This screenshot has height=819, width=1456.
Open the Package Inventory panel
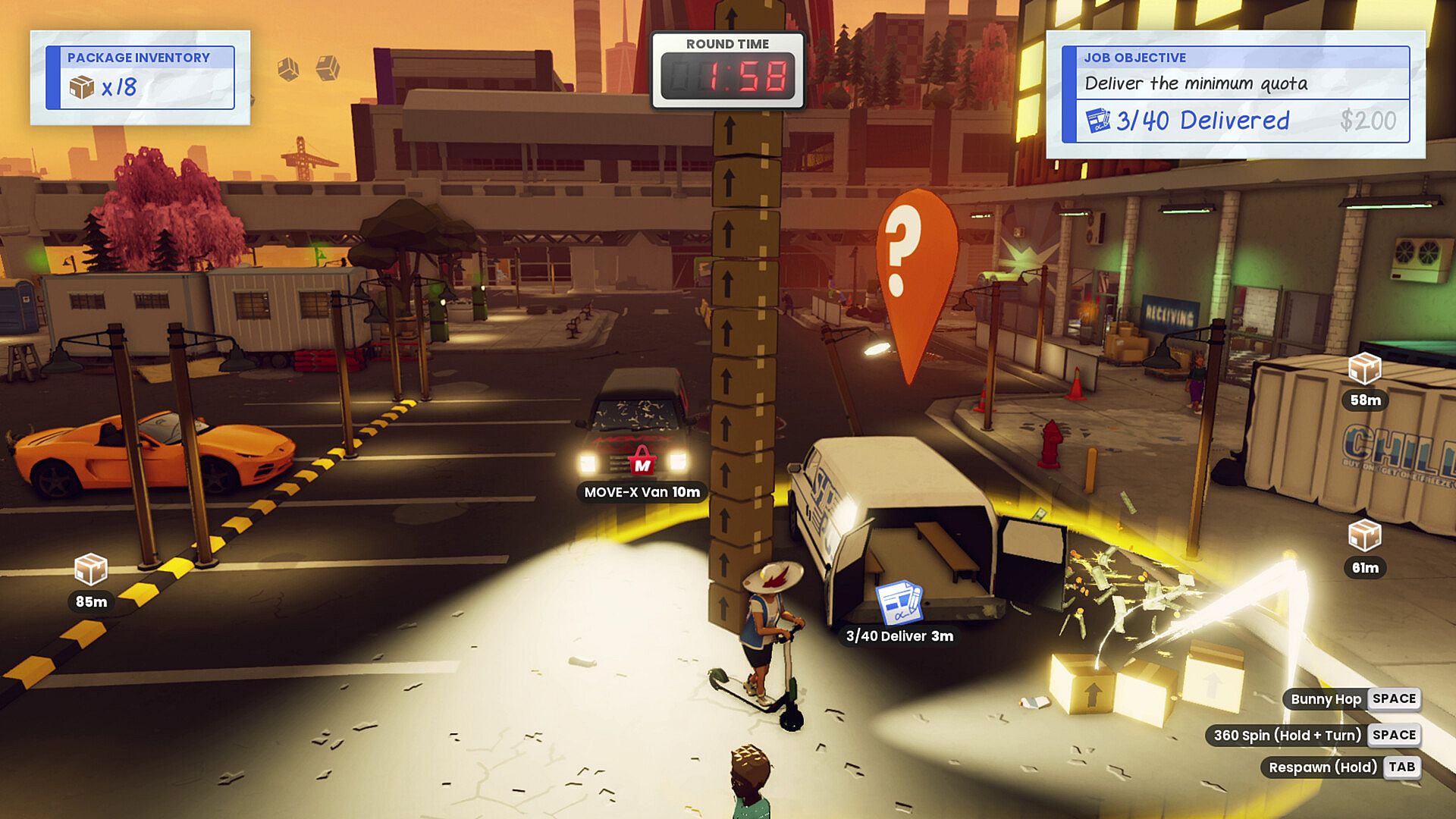(140, 78)
